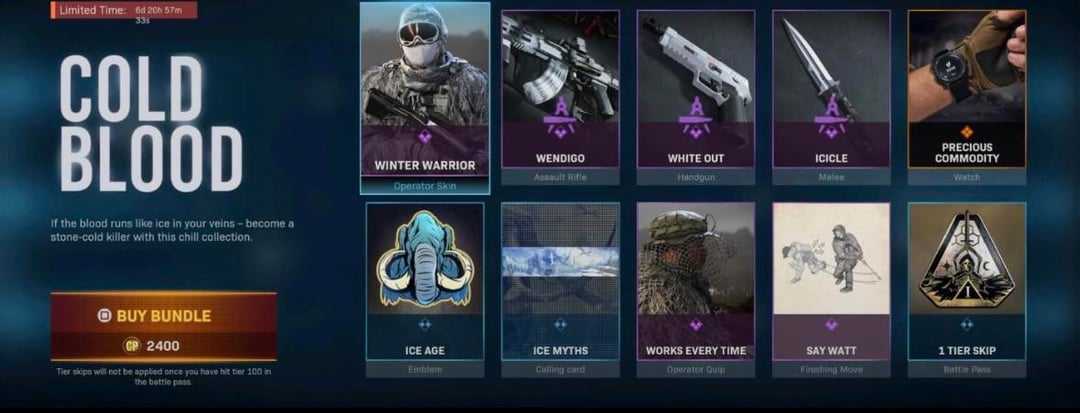Screen dimensions: 1080x413
Task: Preview the Ice Myths calling card
Action: coord(559,283)
